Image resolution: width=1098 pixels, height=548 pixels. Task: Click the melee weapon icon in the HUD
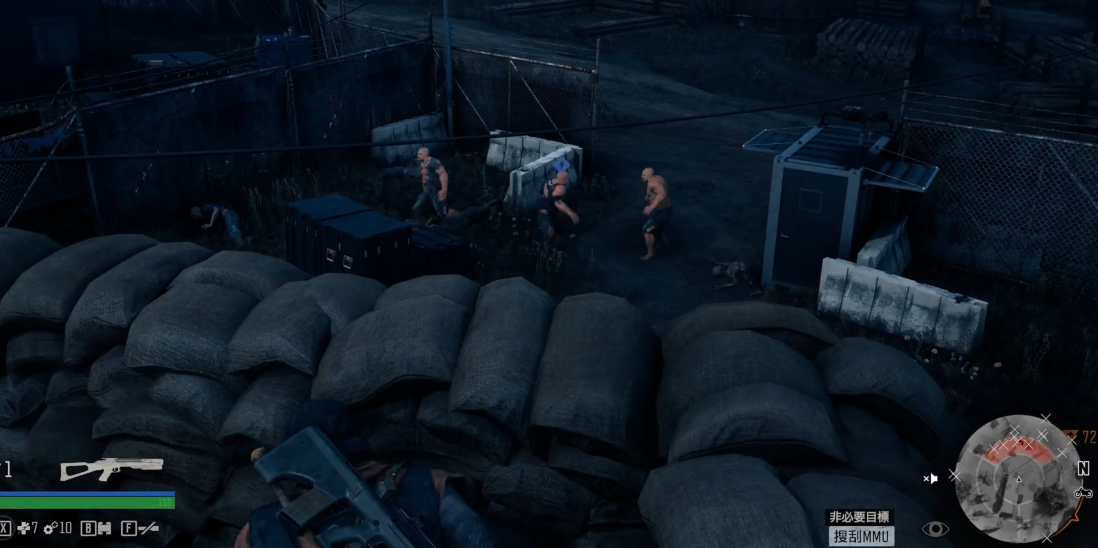[148, 528]
